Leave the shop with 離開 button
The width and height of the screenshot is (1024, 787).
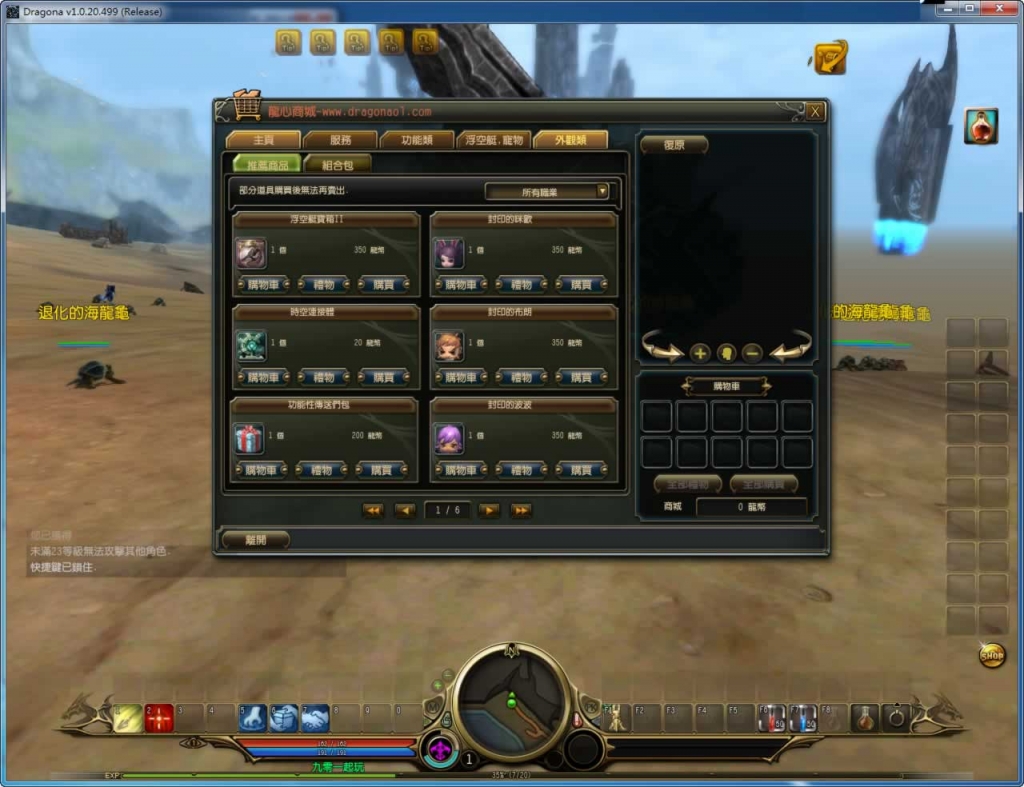click(256, 539)
